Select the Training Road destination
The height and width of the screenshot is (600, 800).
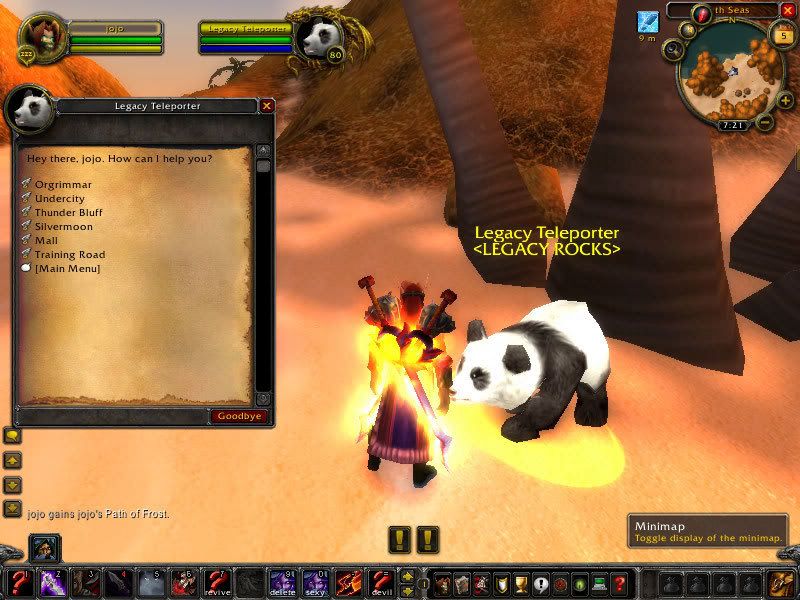pyautogui.click(x=69, y=254)
